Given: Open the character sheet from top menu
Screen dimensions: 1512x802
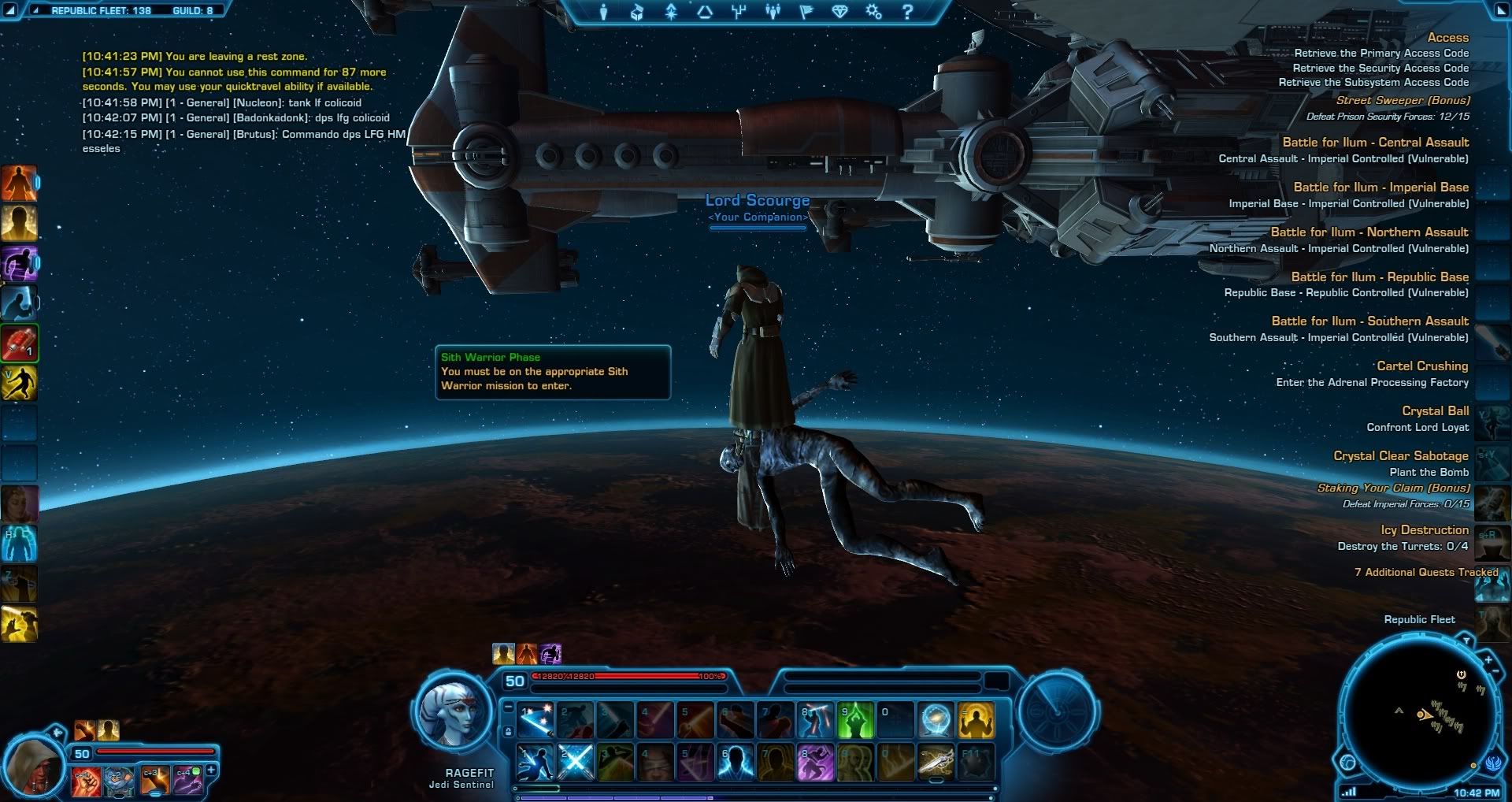Looking at the screenshot, I should click(x=603, y=12).
